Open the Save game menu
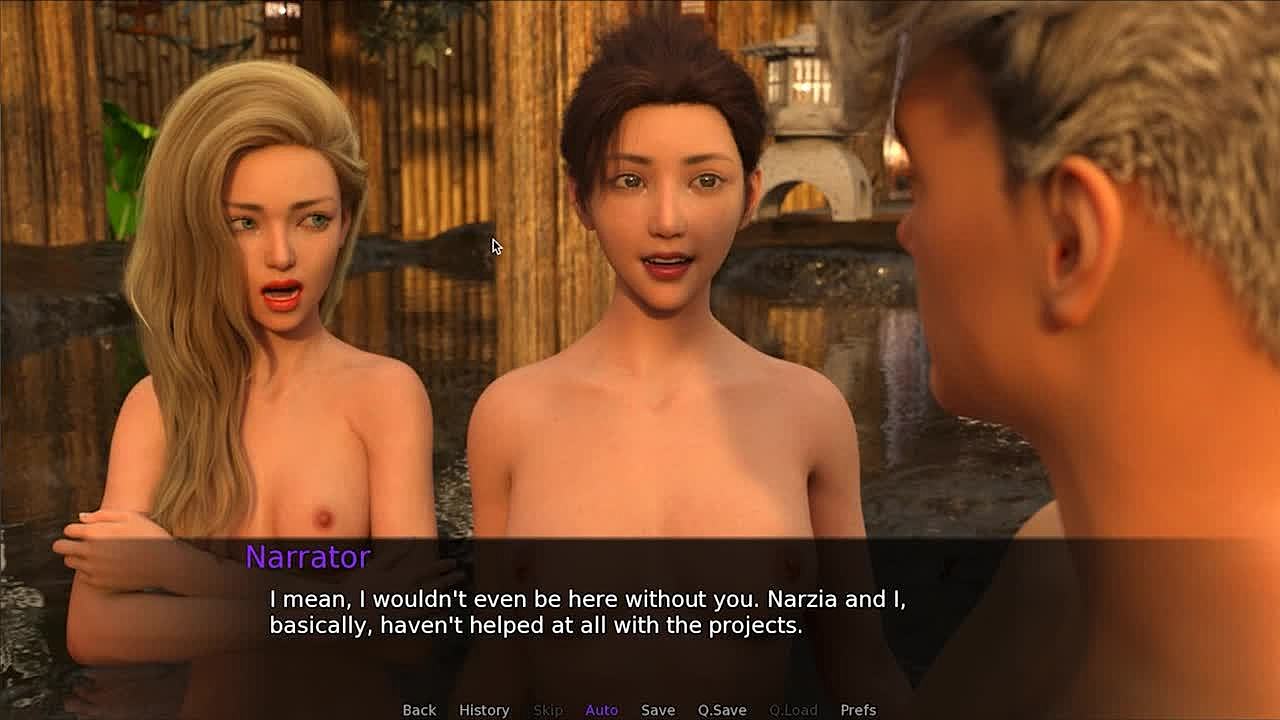 tap(658, 710)
